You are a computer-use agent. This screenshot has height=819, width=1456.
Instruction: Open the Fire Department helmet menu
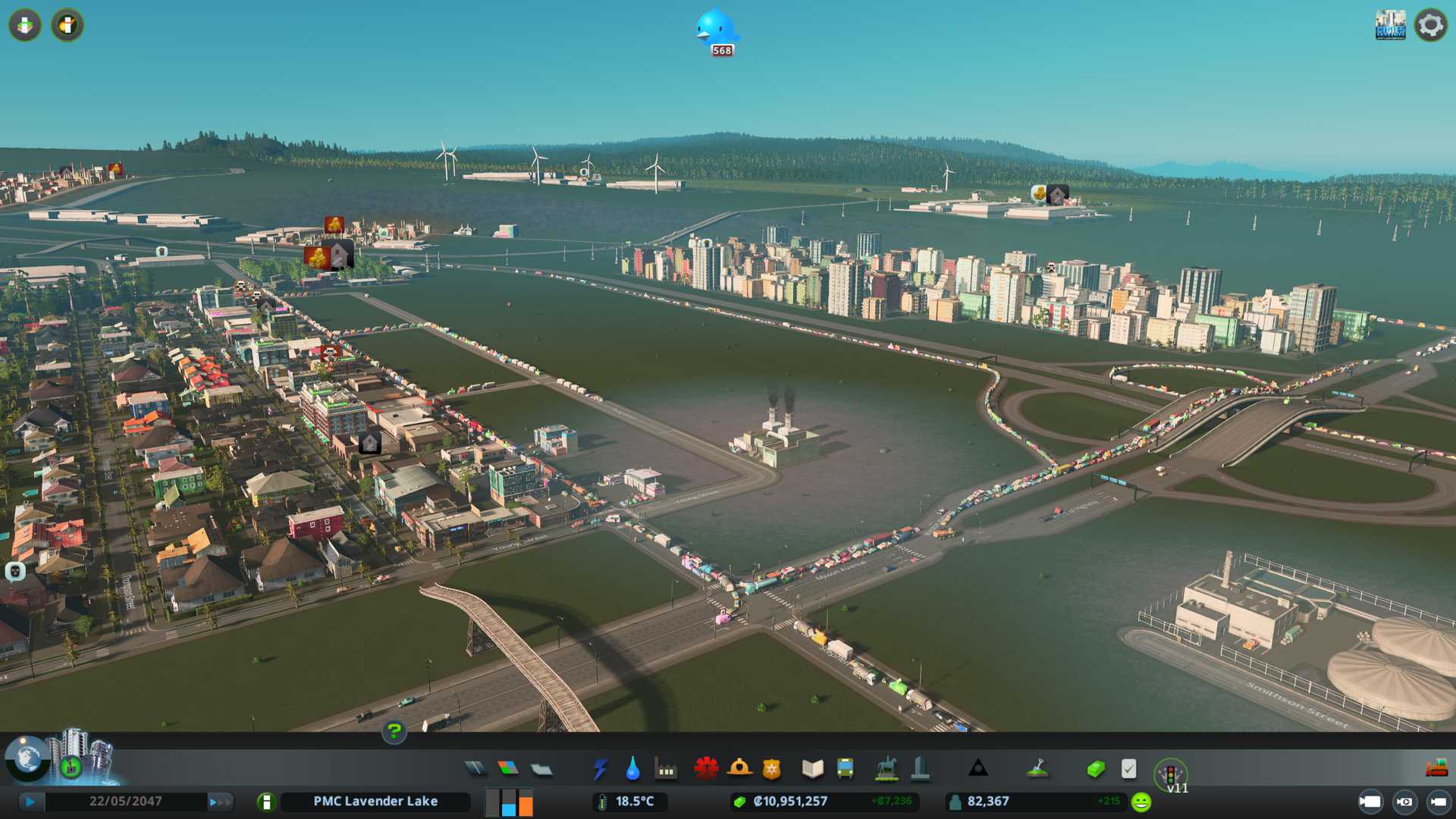pos(739,769)
